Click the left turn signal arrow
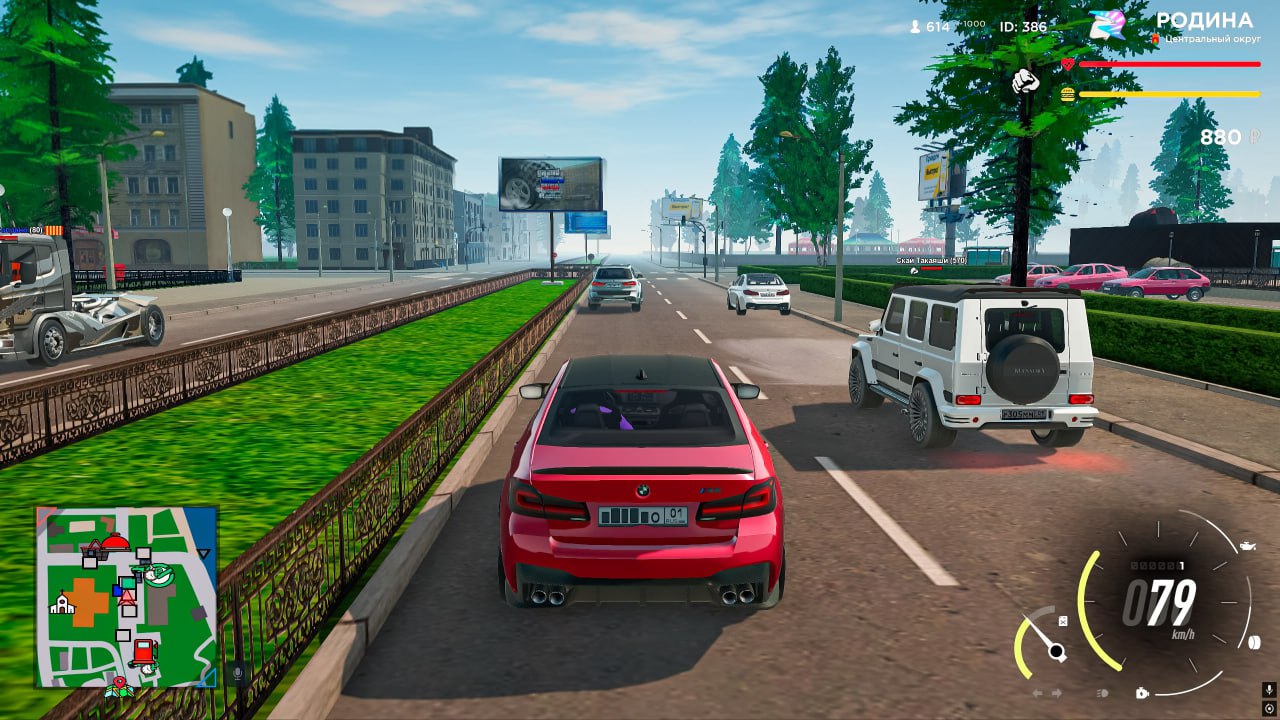Image resolution: width=1280 pixels, height=720 pixels. point(1037,692)
